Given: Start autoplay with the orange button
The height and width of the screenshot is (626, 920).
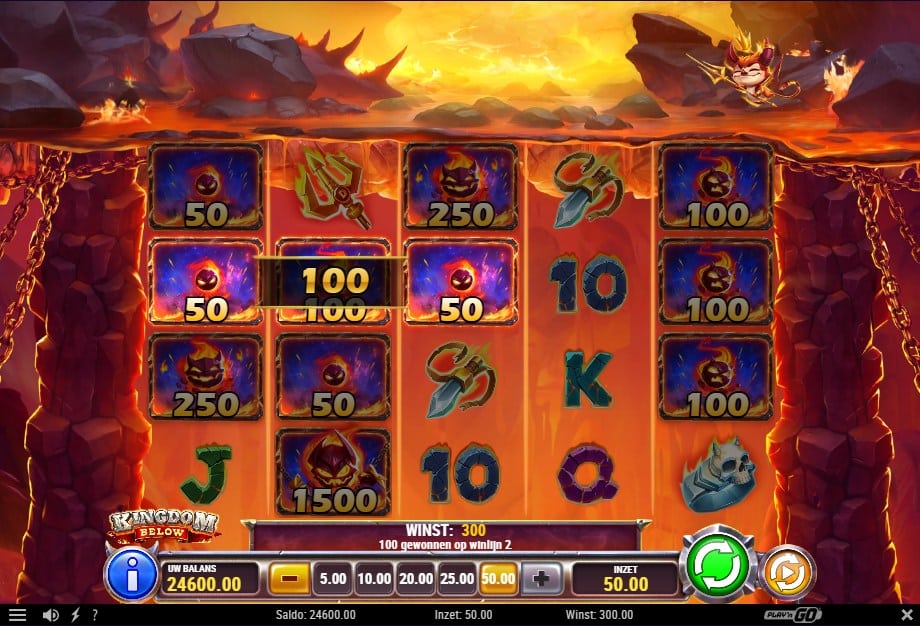Looking at the screenshot, I should 787,572.
